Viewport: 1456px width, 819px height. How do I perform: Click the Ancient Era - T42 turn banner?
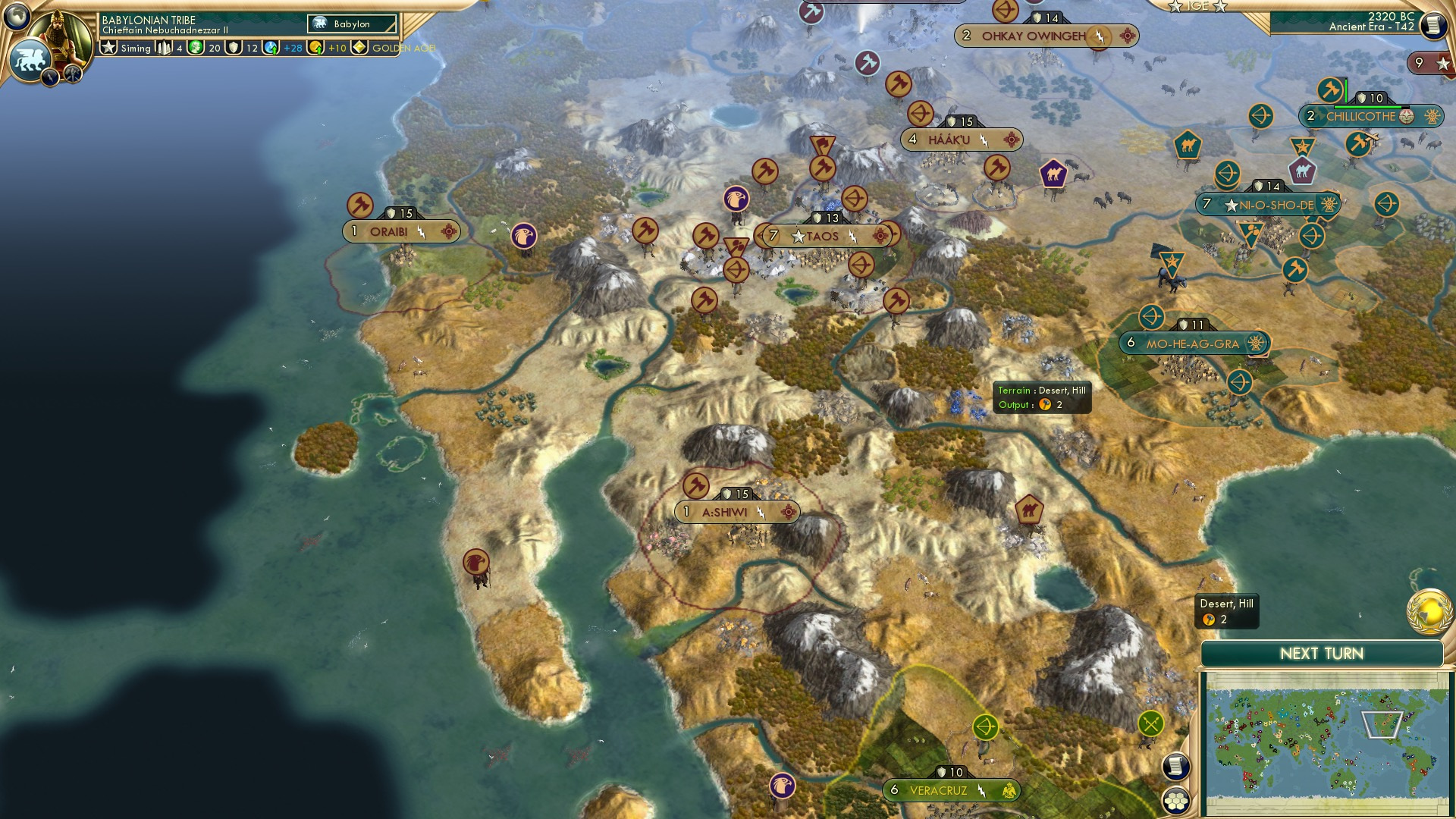(1357, 25)
